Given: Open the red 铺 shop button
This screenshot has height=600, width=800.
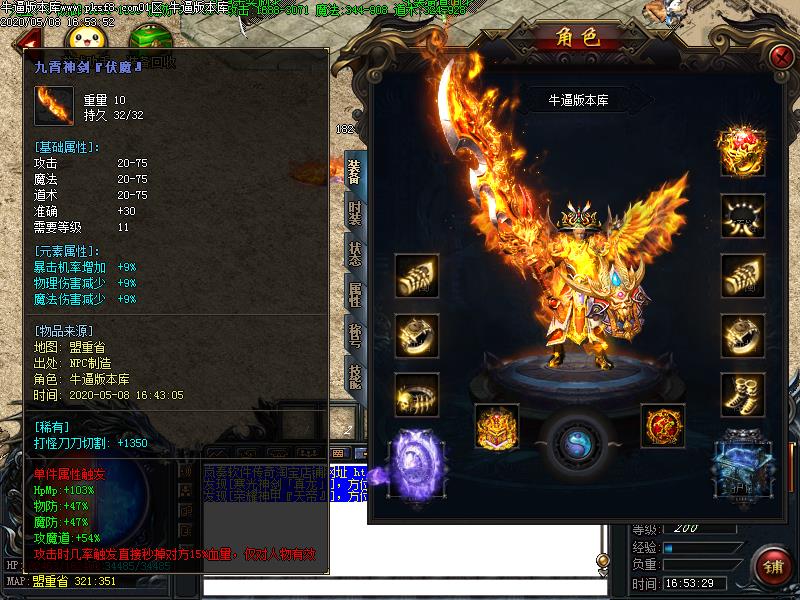Looking at the screenshot, I should pos(772,567).
